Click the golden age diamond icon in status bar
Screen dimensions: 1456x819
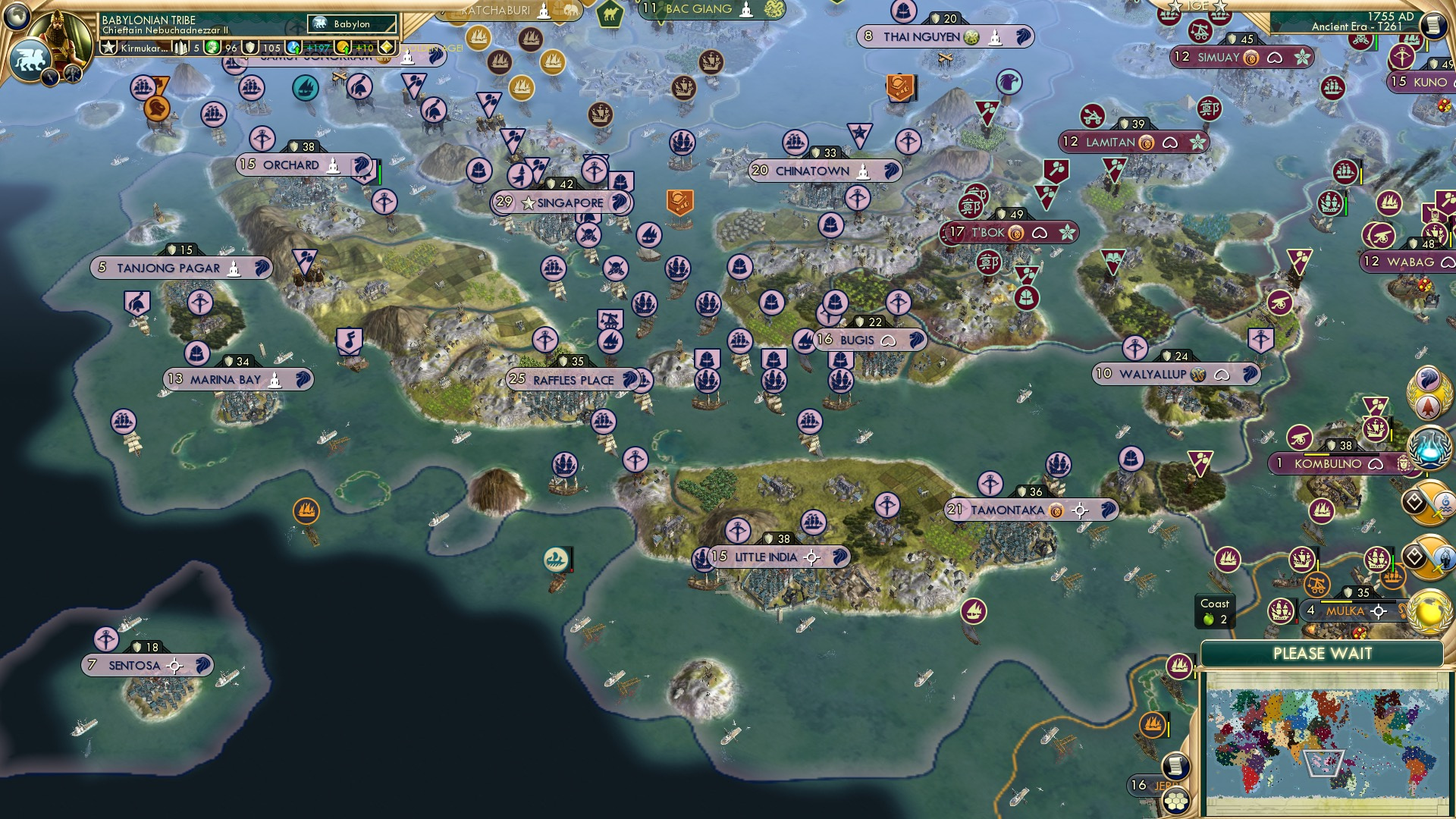point(386,46)
